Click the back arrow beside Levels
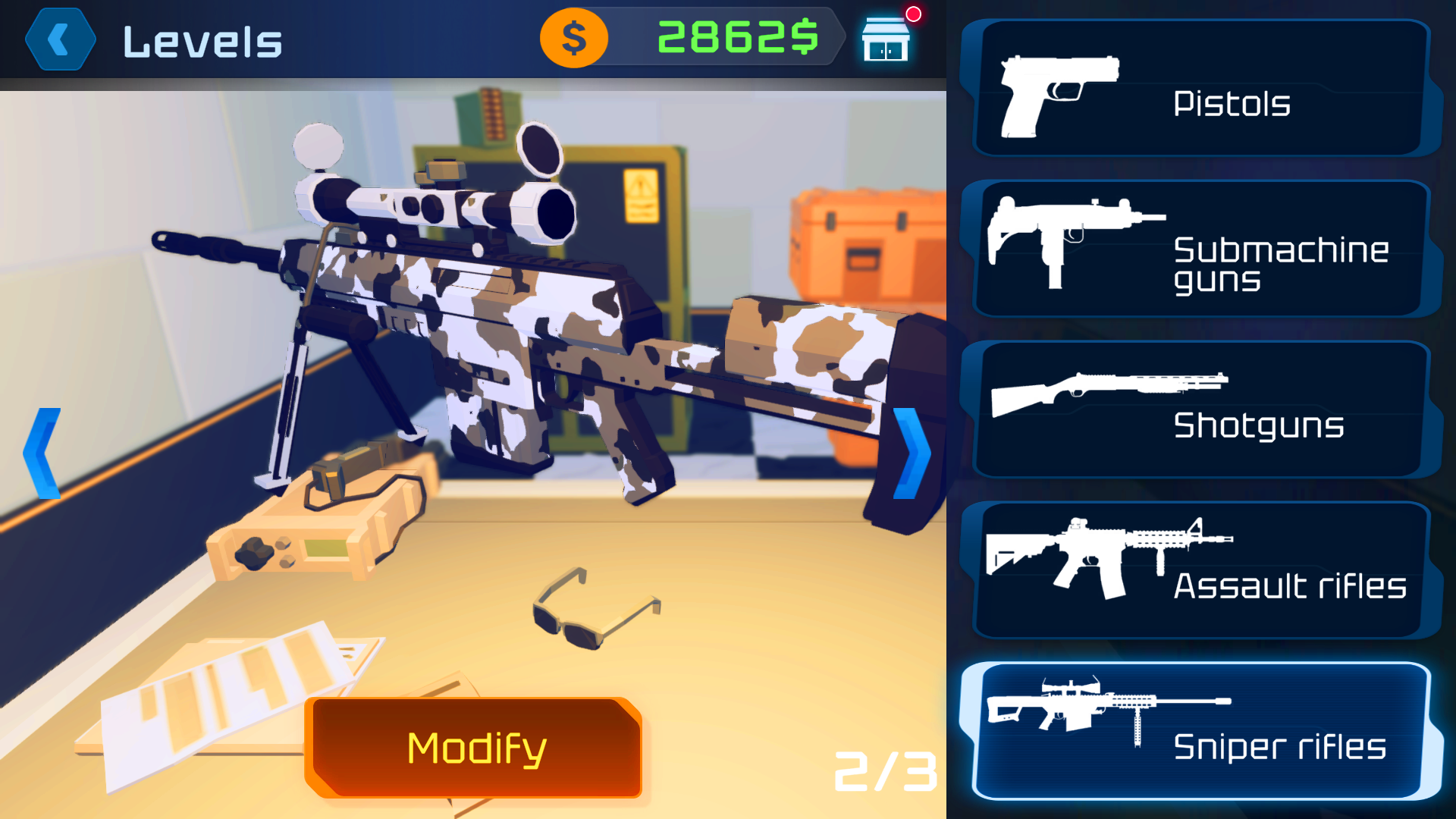 click(x=59, y=39)
